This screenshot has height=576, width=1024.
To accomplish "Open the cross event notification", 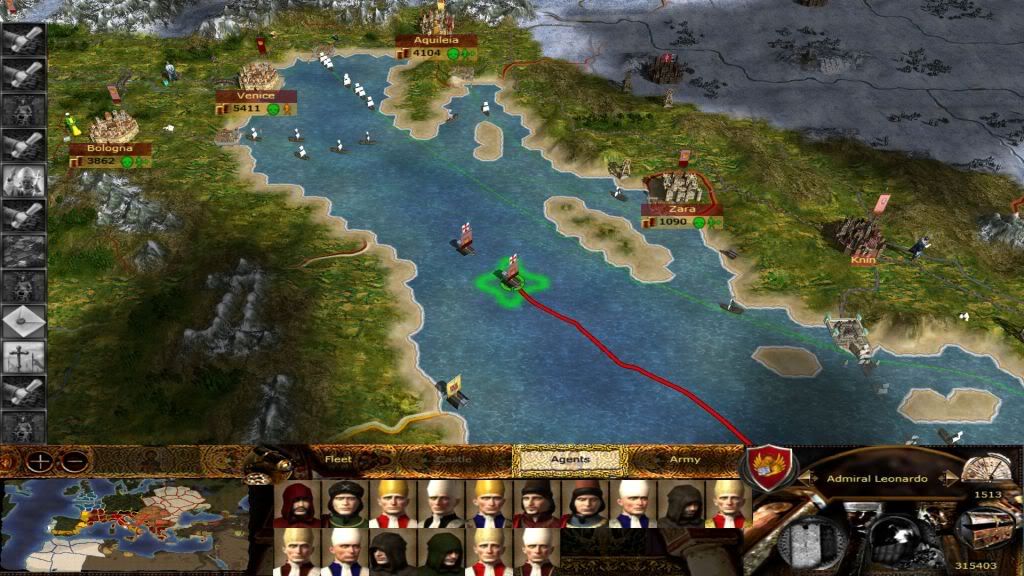I will coord(24,356).
